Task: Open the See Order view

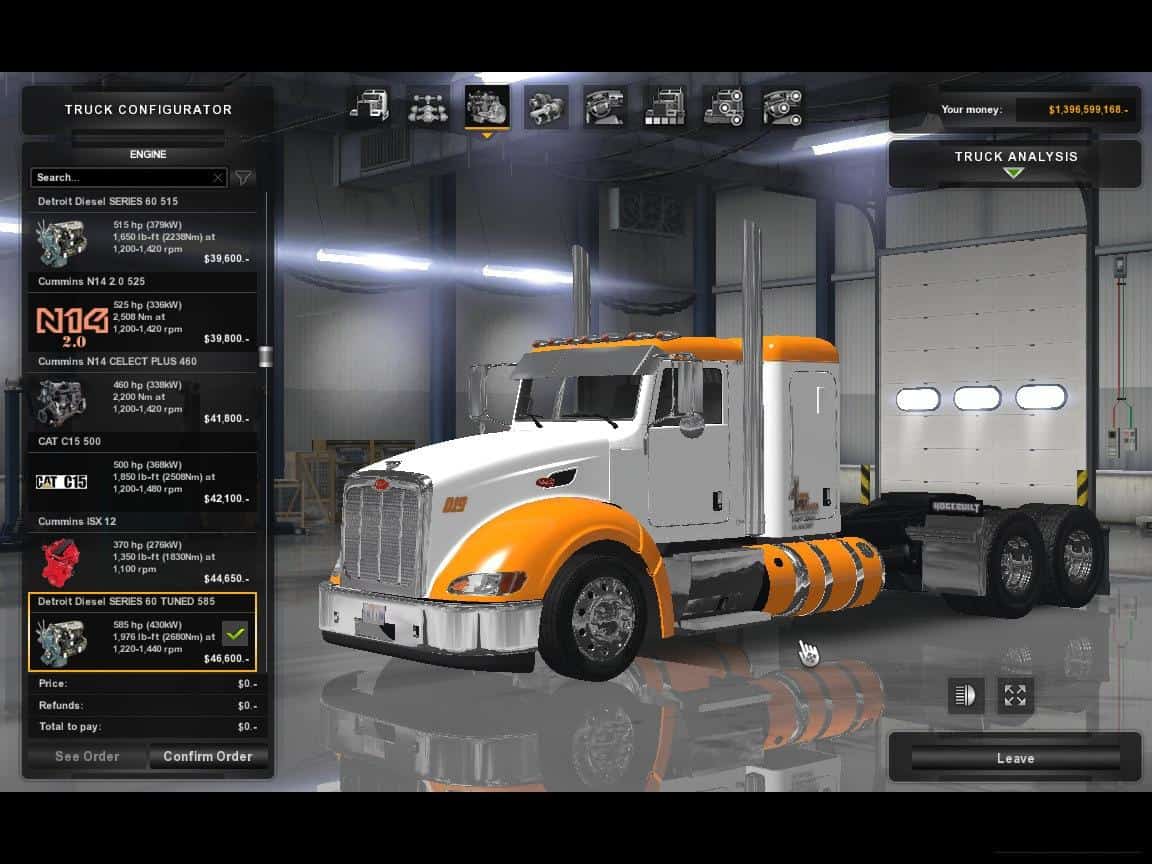Action: 87,756
